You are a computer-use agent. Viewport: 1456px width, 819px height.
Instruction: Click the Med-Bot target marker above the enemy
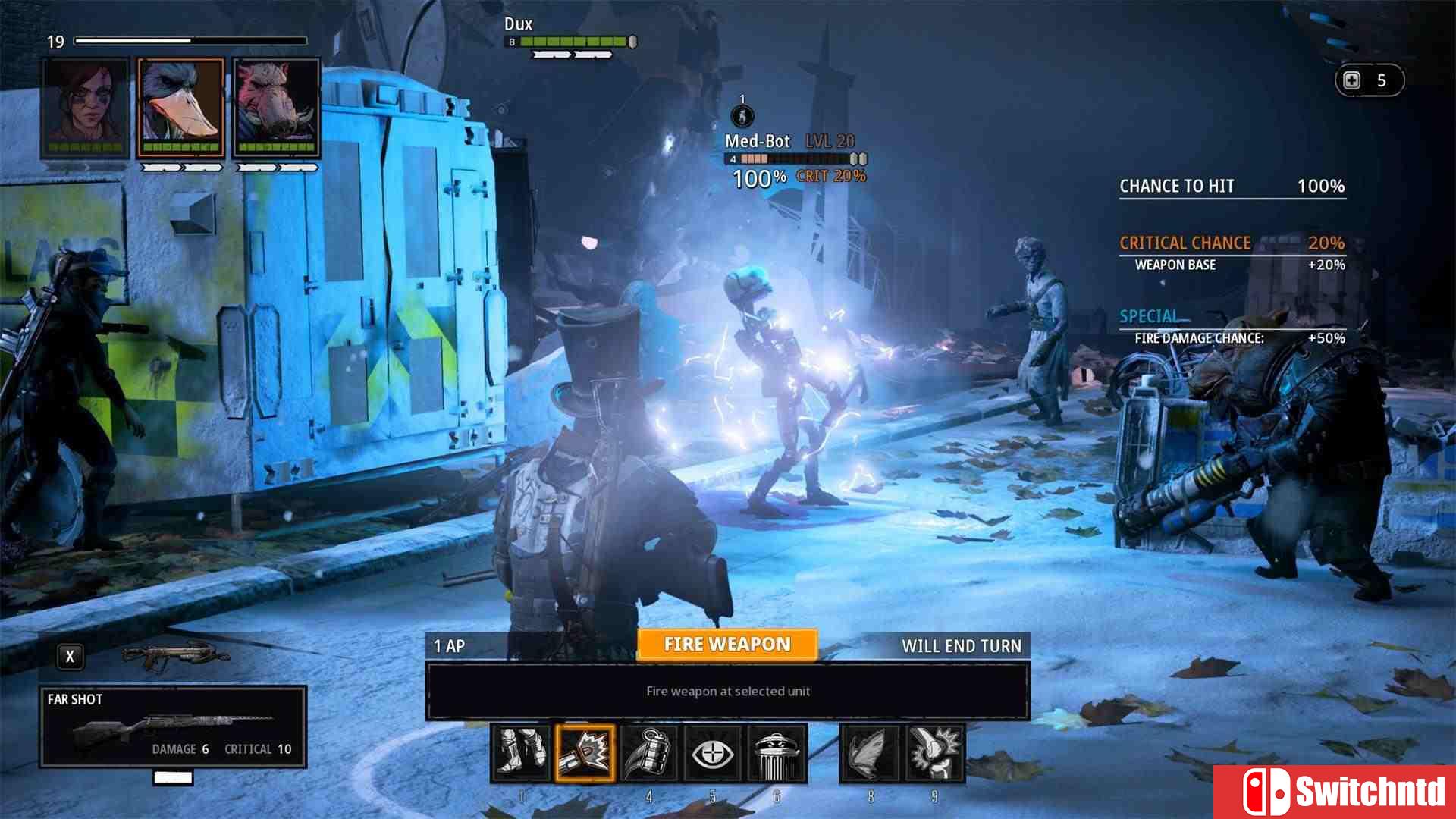click(x=742, y=118)
